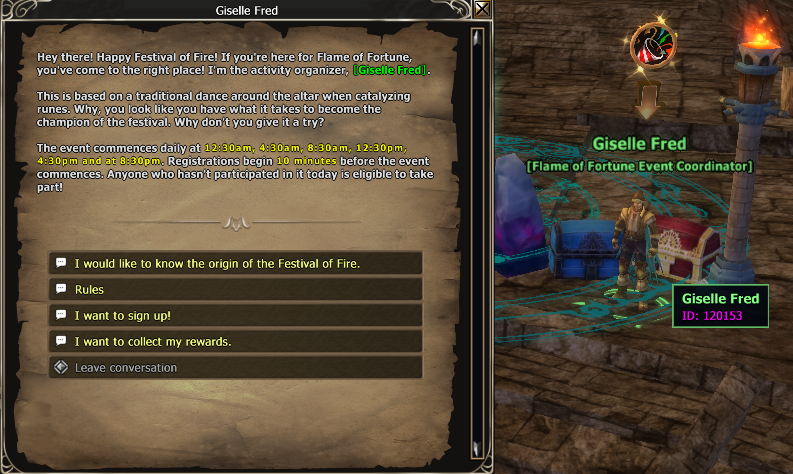Close the Giselle Fred dialogue window
The image size is (793, 474).
[482, 10]
